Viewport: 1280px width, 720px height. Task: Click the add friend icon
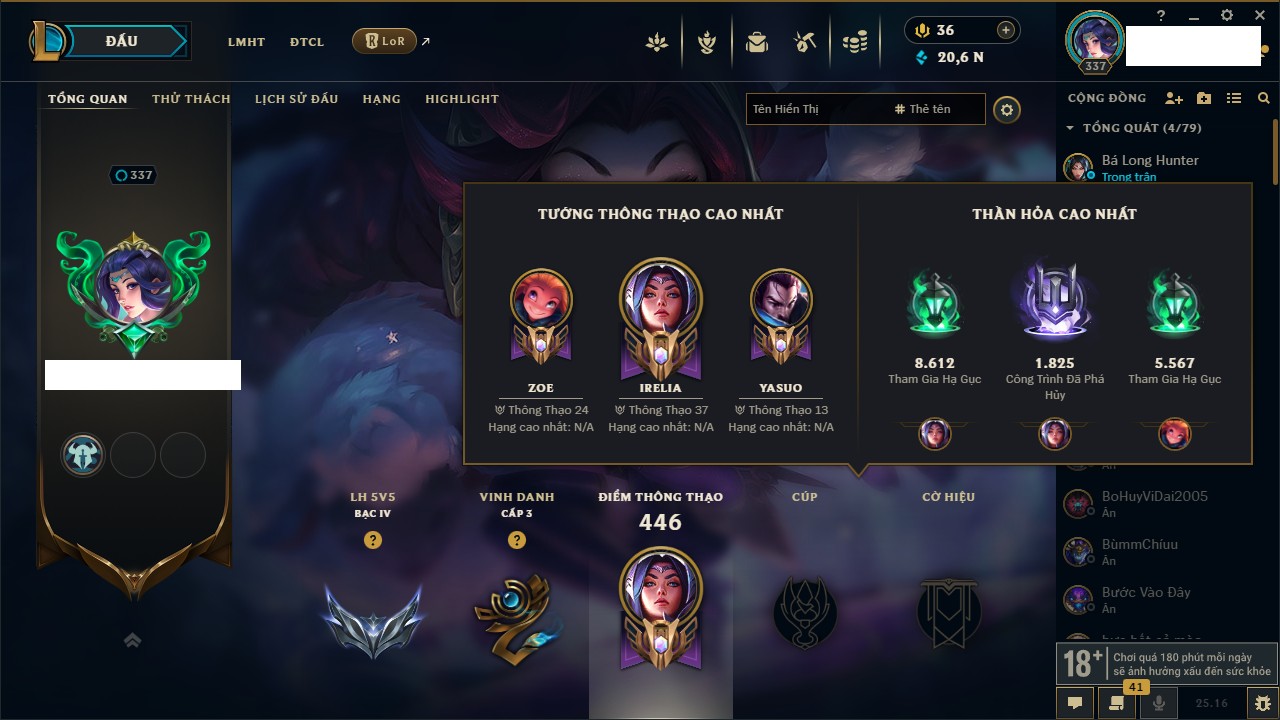(1174, 98)
